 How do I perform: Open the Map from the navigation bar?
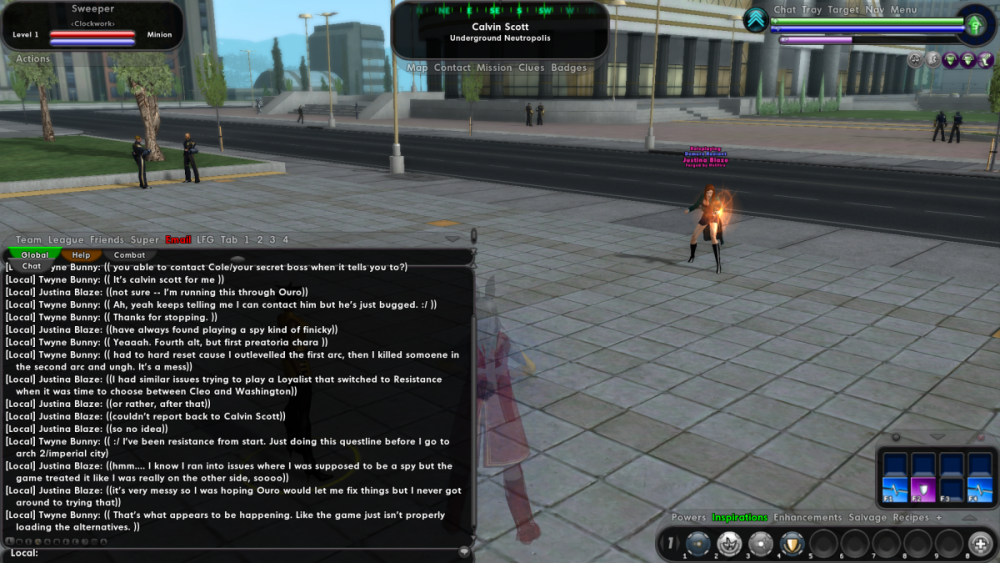pos(417,68)
